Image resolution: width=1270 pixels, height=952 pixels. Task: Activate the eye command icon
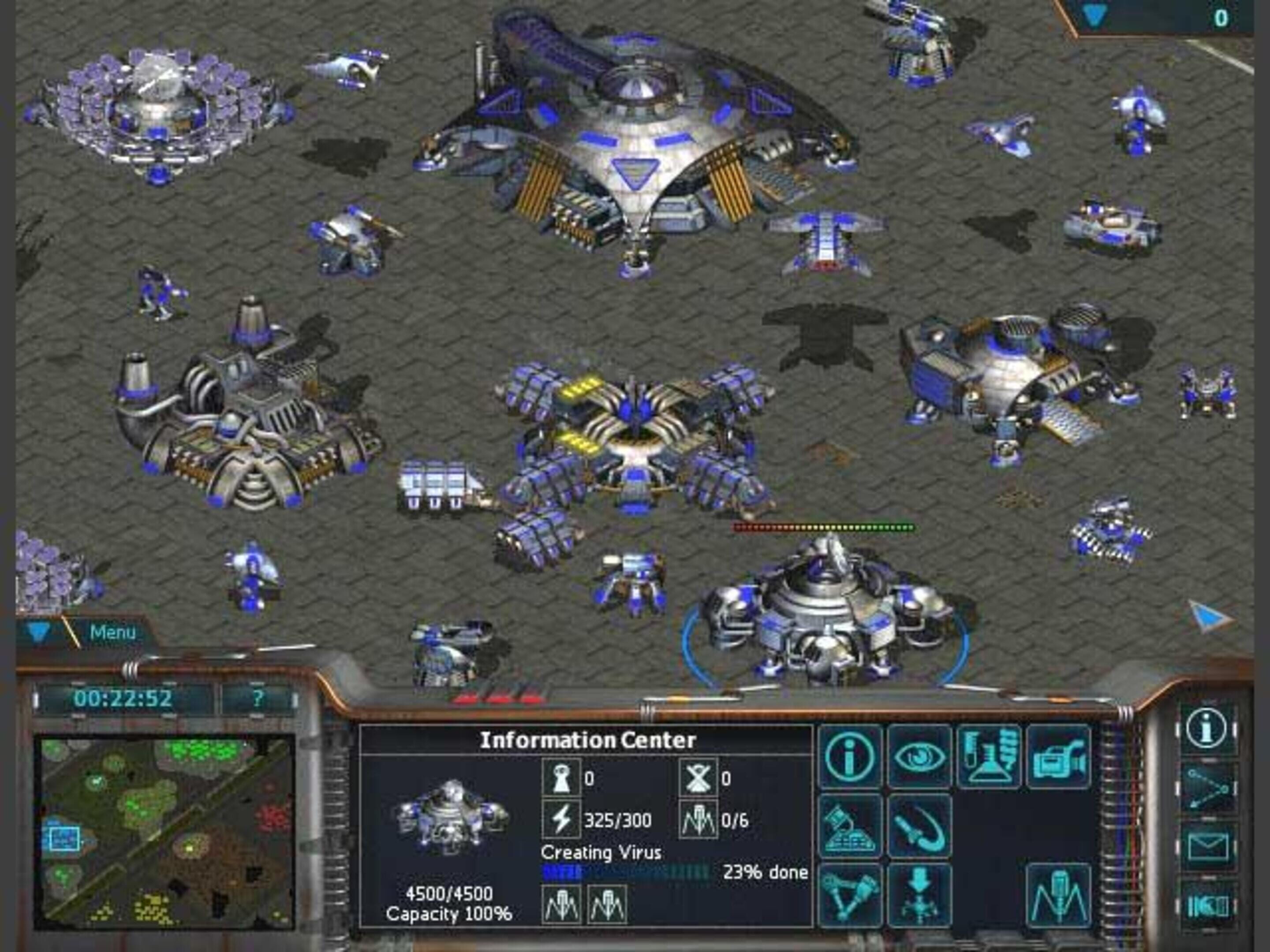click(920, 756)
